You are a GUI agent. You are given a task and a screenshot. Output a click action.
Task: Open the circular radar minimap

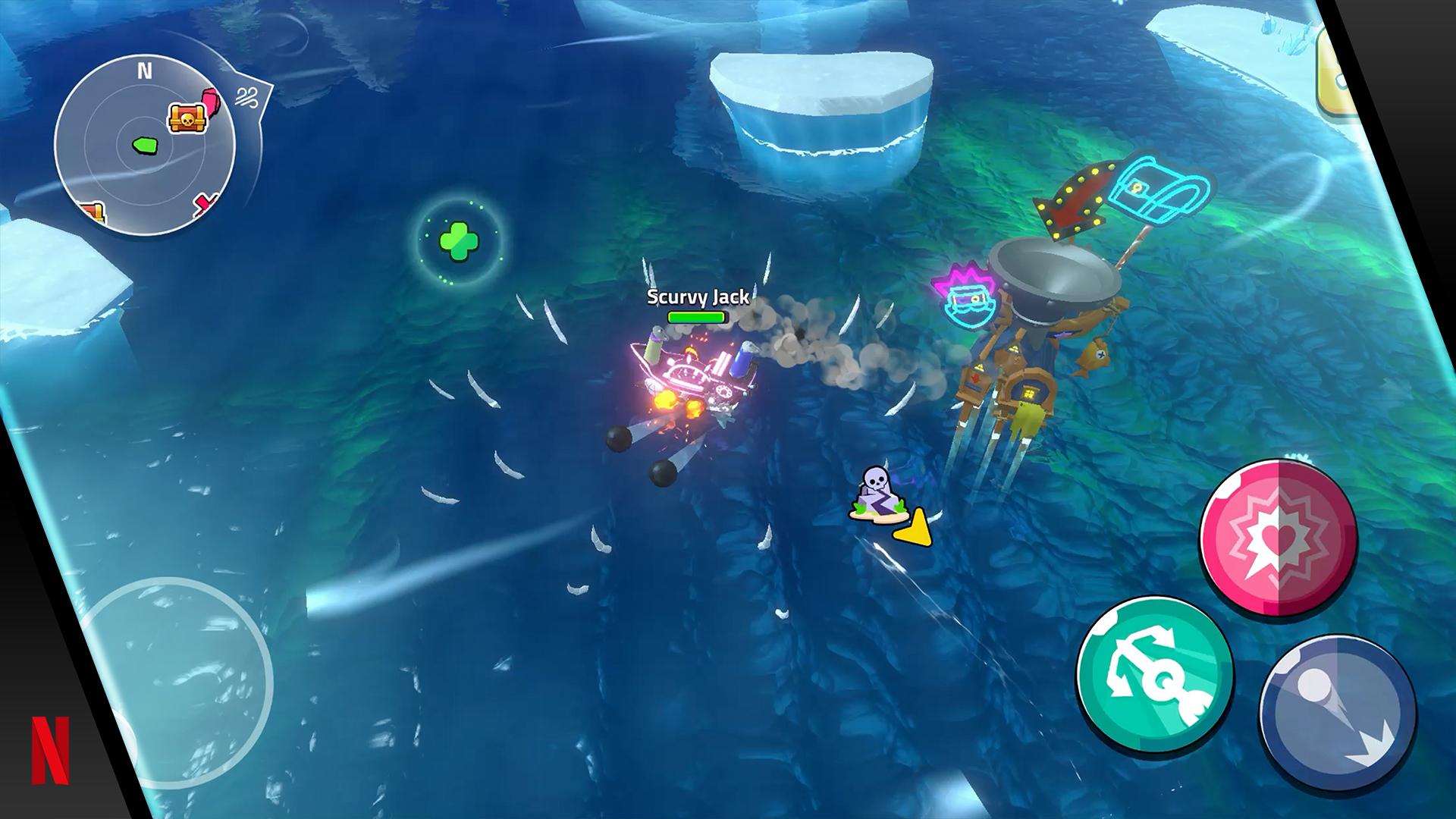(x=146, y=146)
